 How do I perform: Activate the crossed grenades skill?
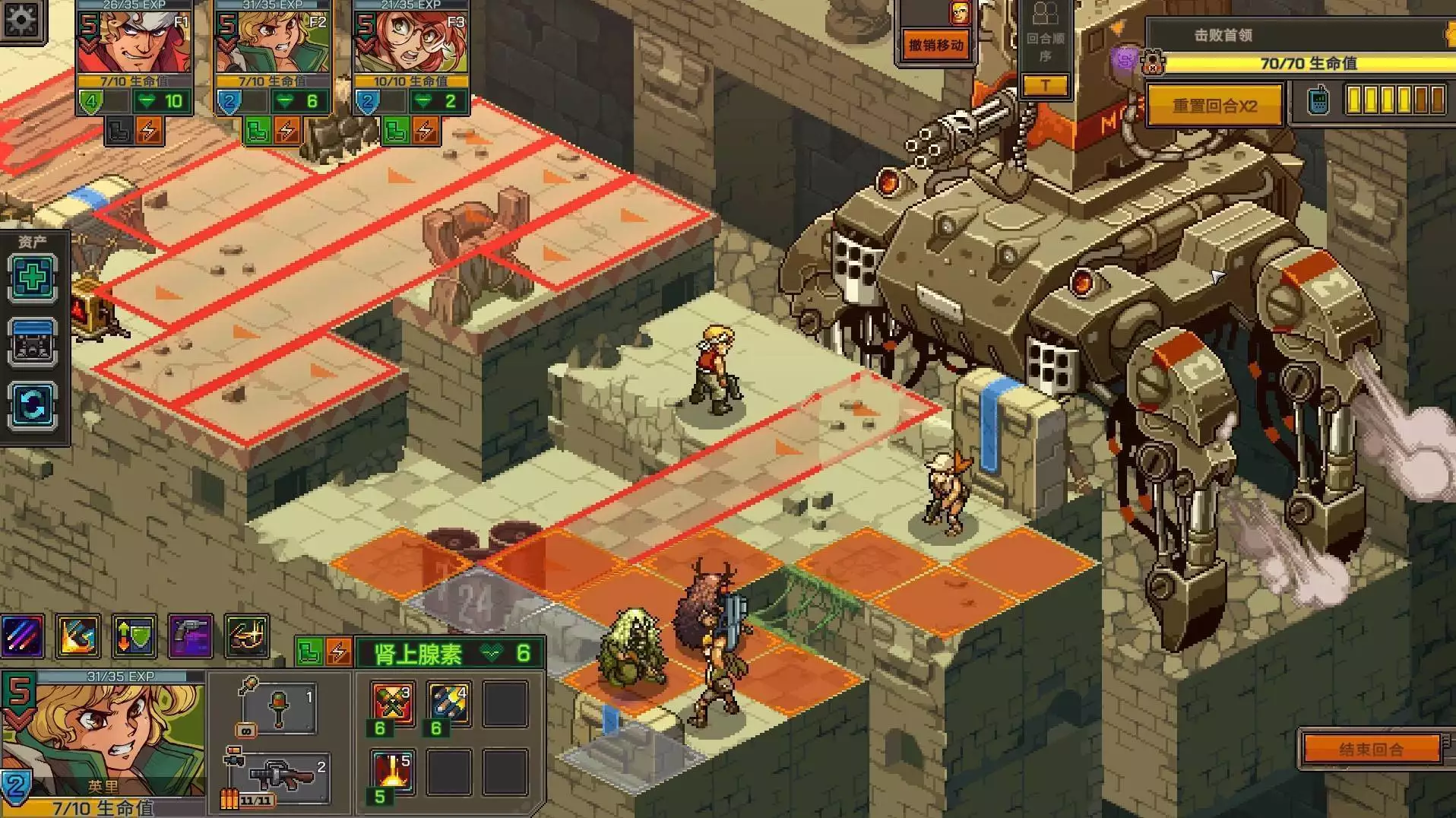(x=393, y=702)
